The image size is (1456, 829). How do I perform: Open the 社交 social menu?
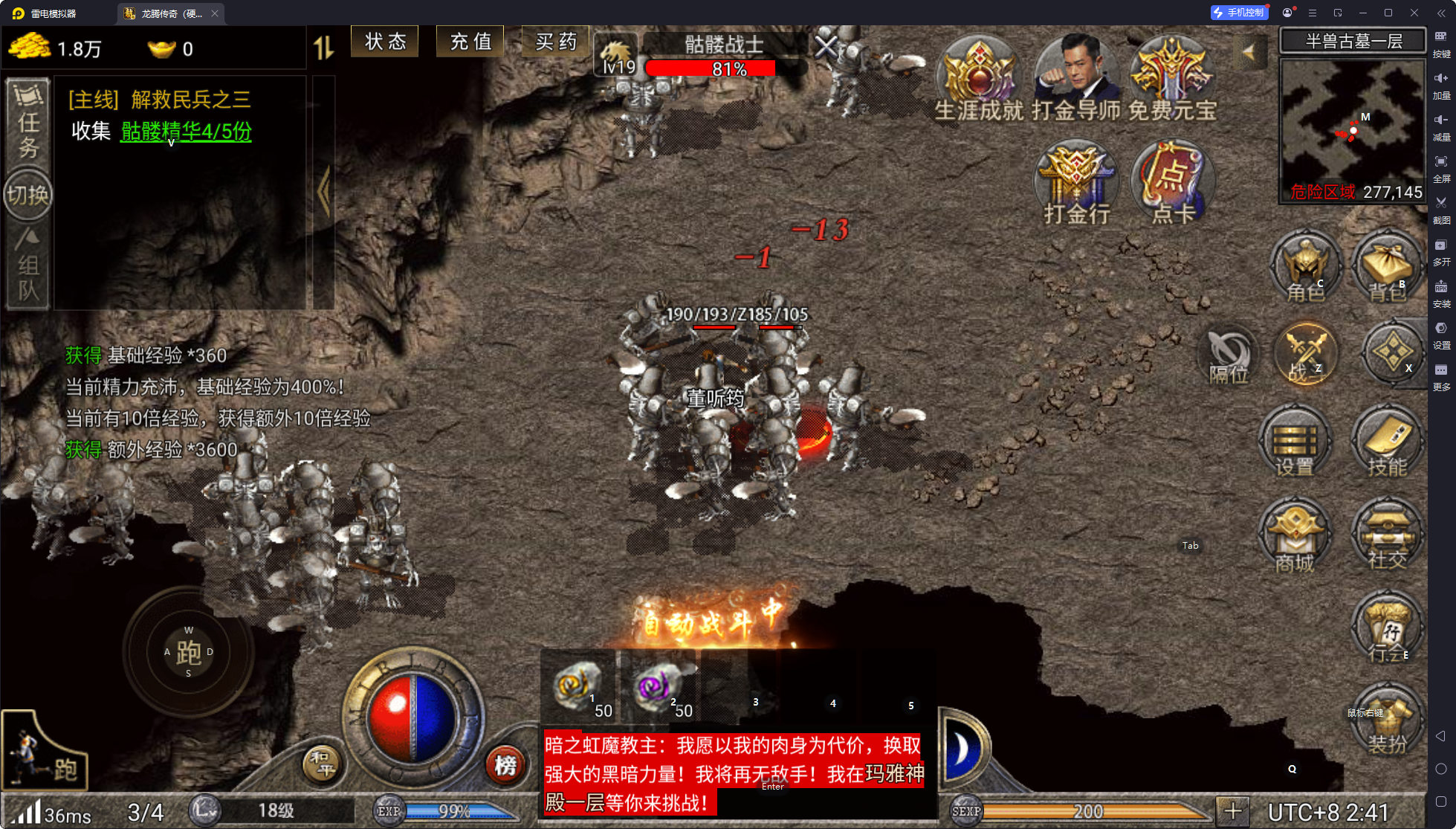click(1387, 537)
